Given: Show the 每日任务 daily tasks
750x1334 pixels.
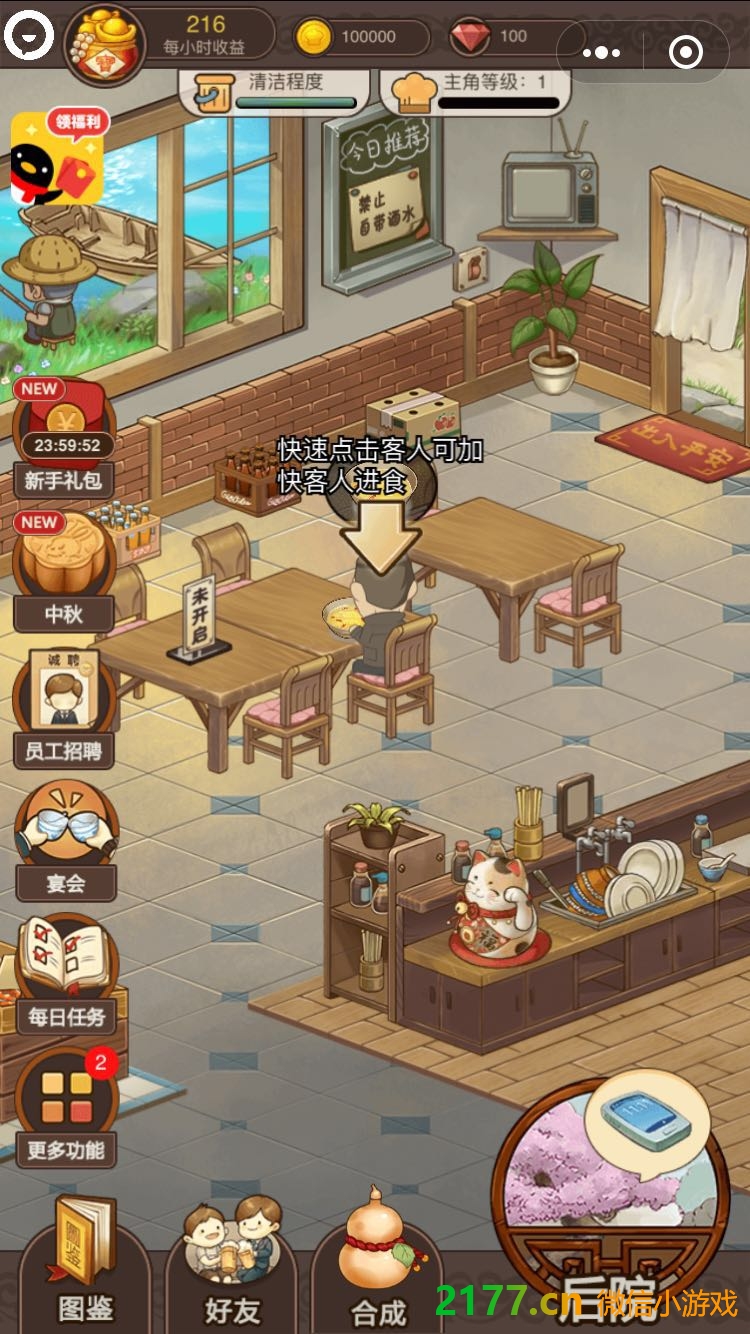Looking at the screenshot, I should (66, 972).
